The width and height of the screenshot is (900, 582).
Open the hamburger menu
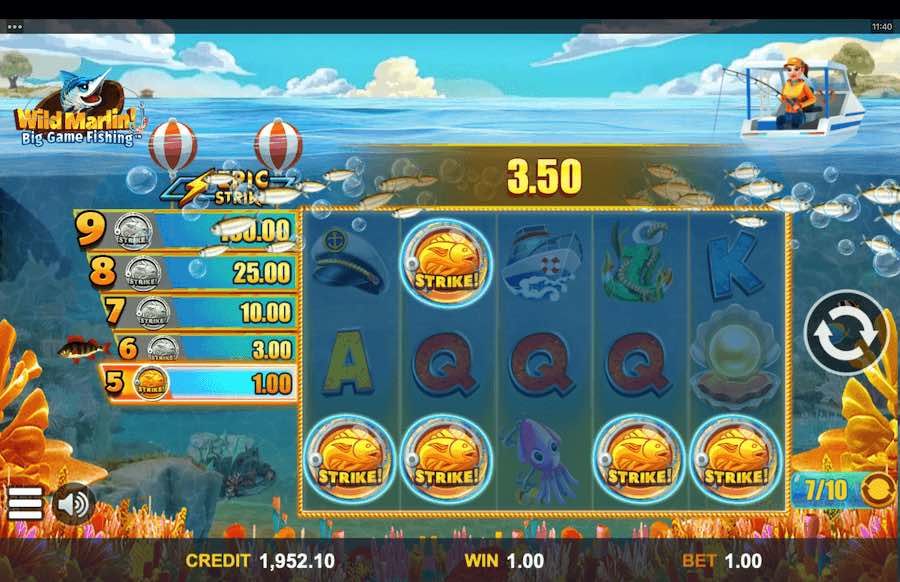pos(25,503)
